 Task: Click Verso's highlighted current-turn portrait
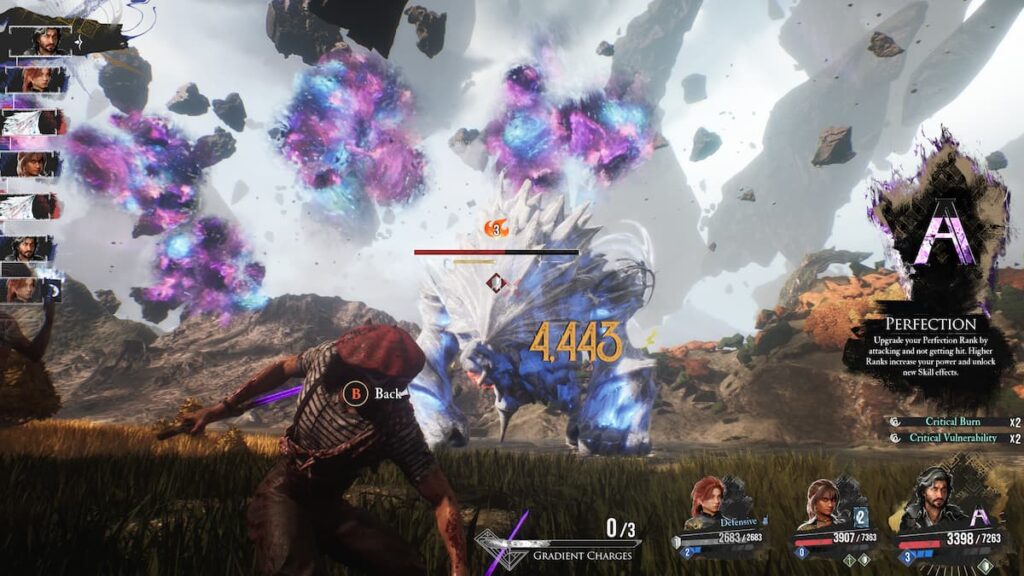[42, 40]
